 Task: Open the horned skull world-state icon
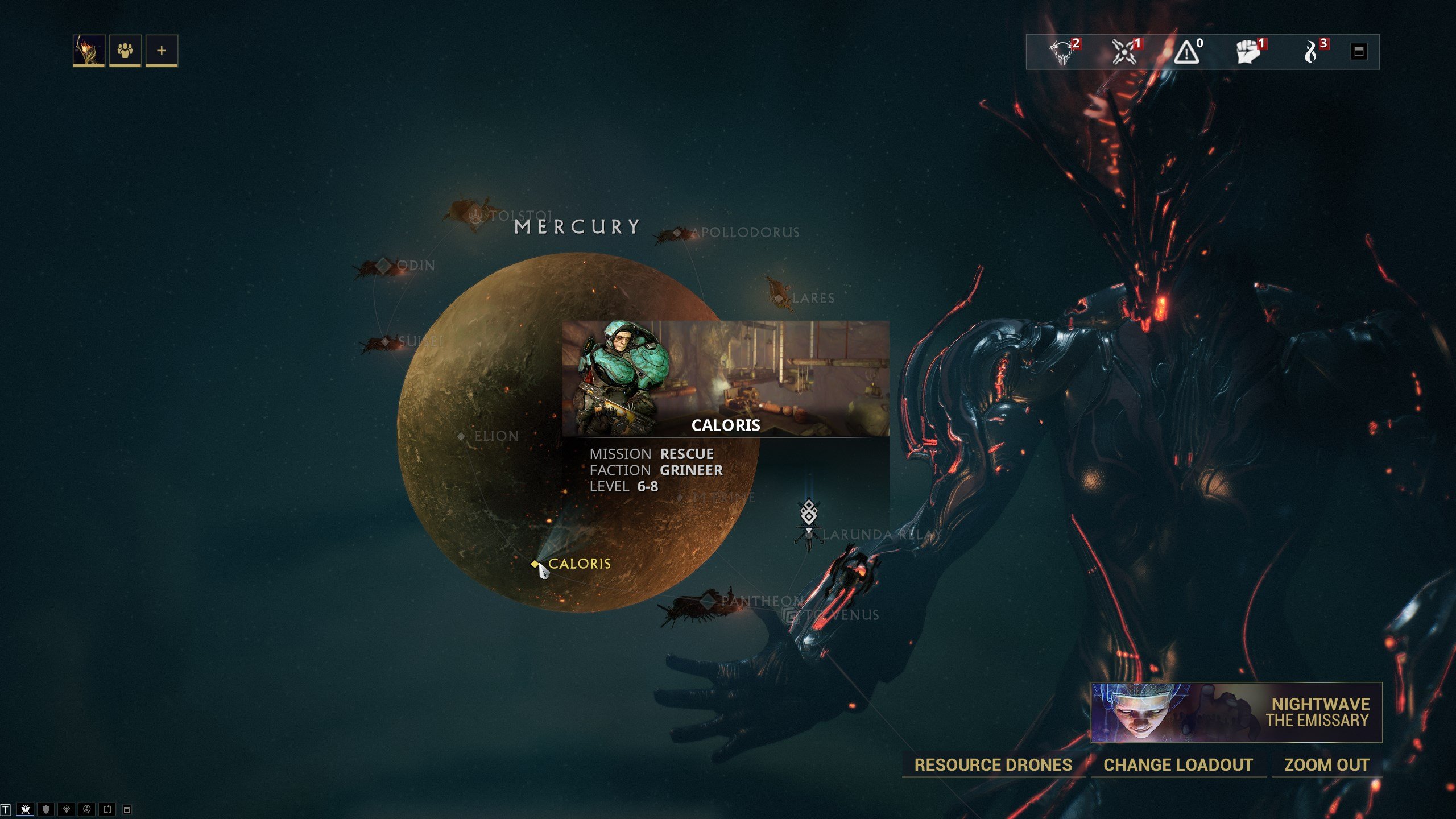(x=1062, y=52)
